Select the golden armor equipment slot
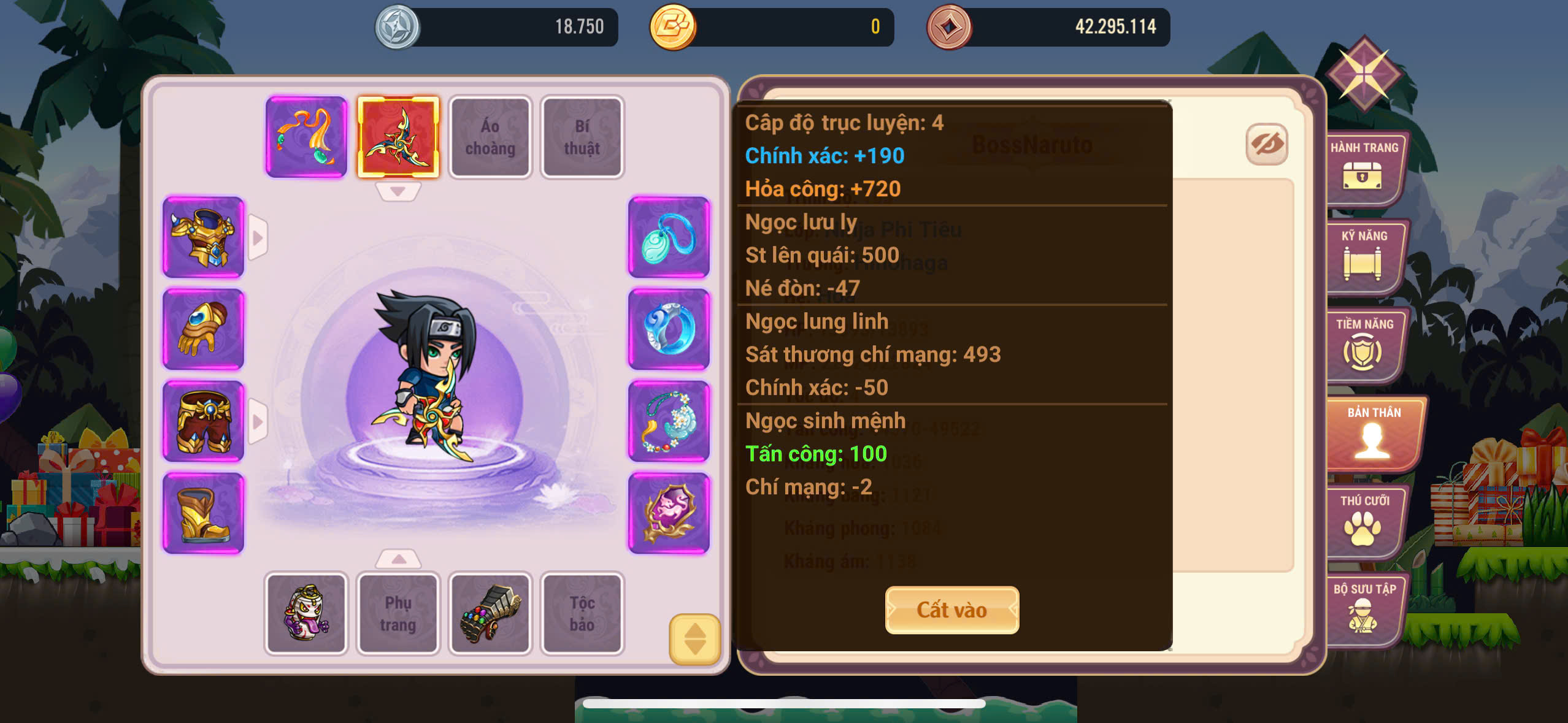Screen dimensions: 1568x723 tap(204, 237)
